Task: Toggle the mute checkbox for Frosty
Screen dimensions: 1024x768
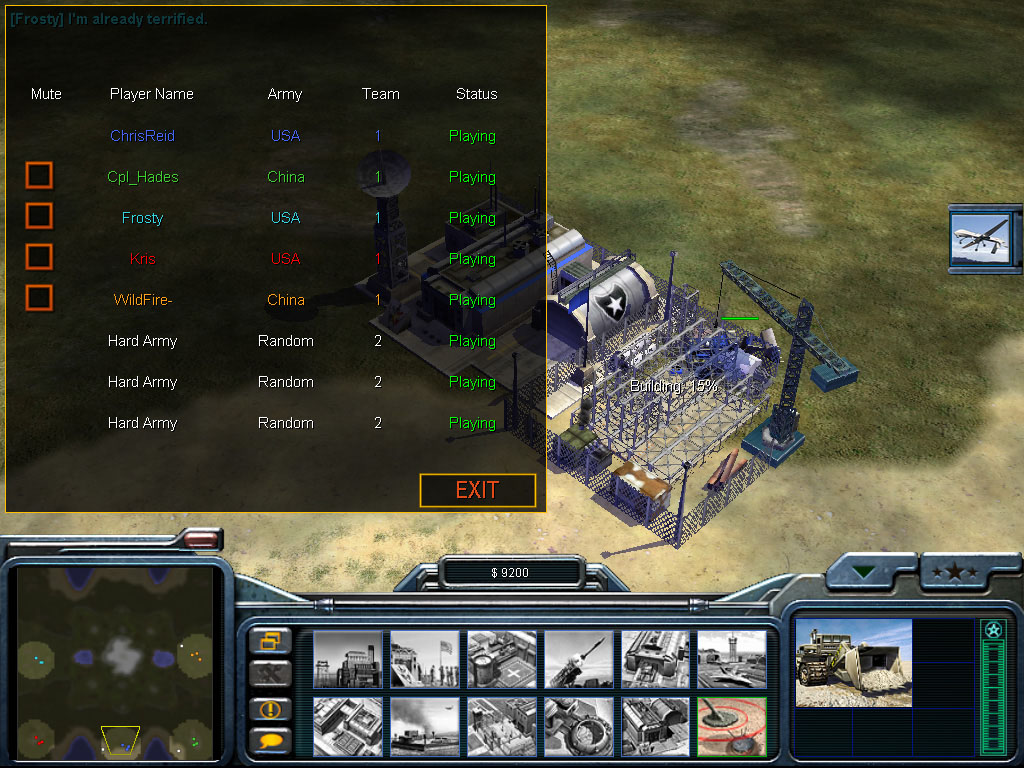Action: click(39, 216)
